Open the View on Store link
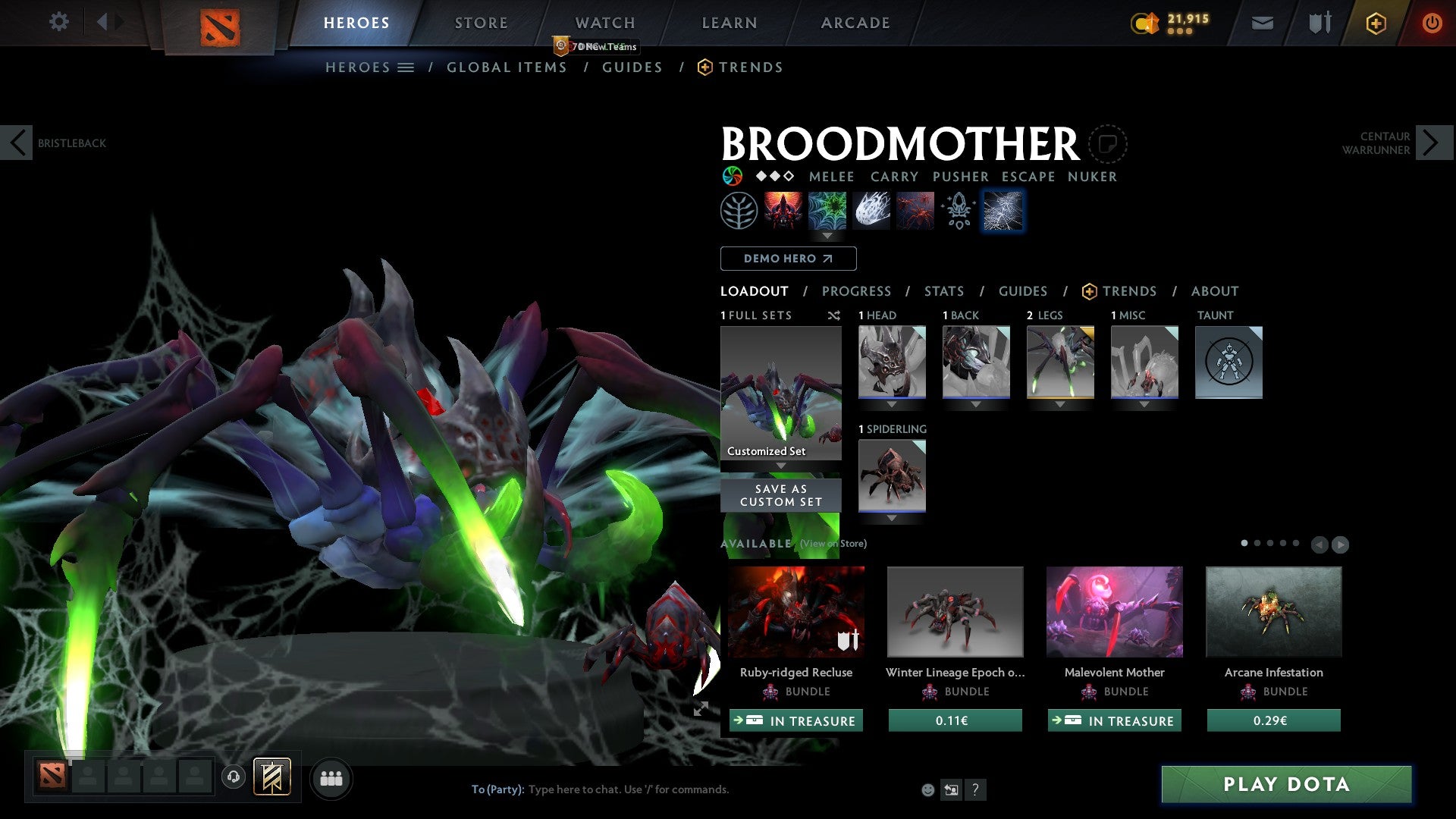This screenshot has height=819, width=1456. point(833,544)
